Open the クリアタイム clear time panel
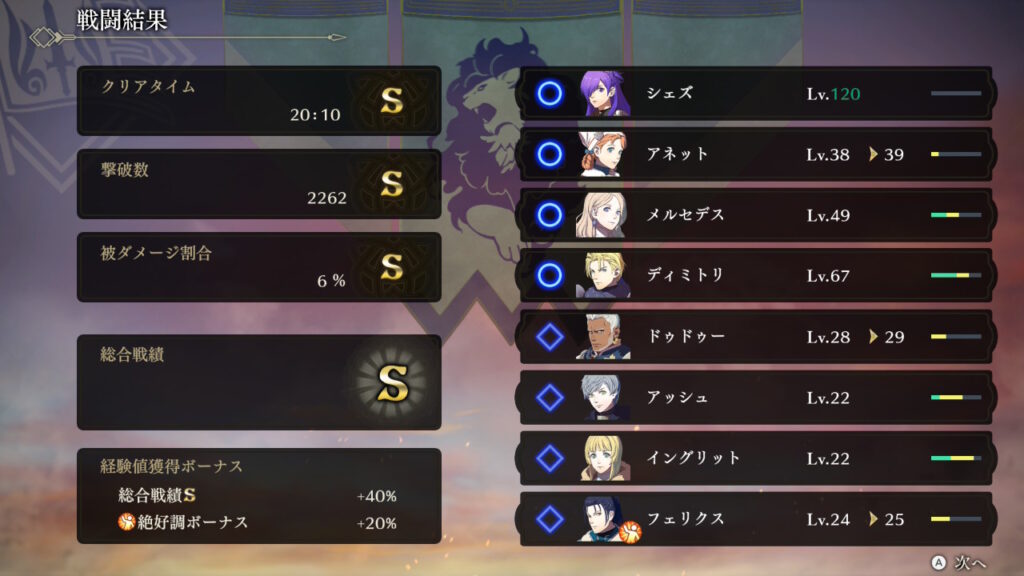 (259, 101)
